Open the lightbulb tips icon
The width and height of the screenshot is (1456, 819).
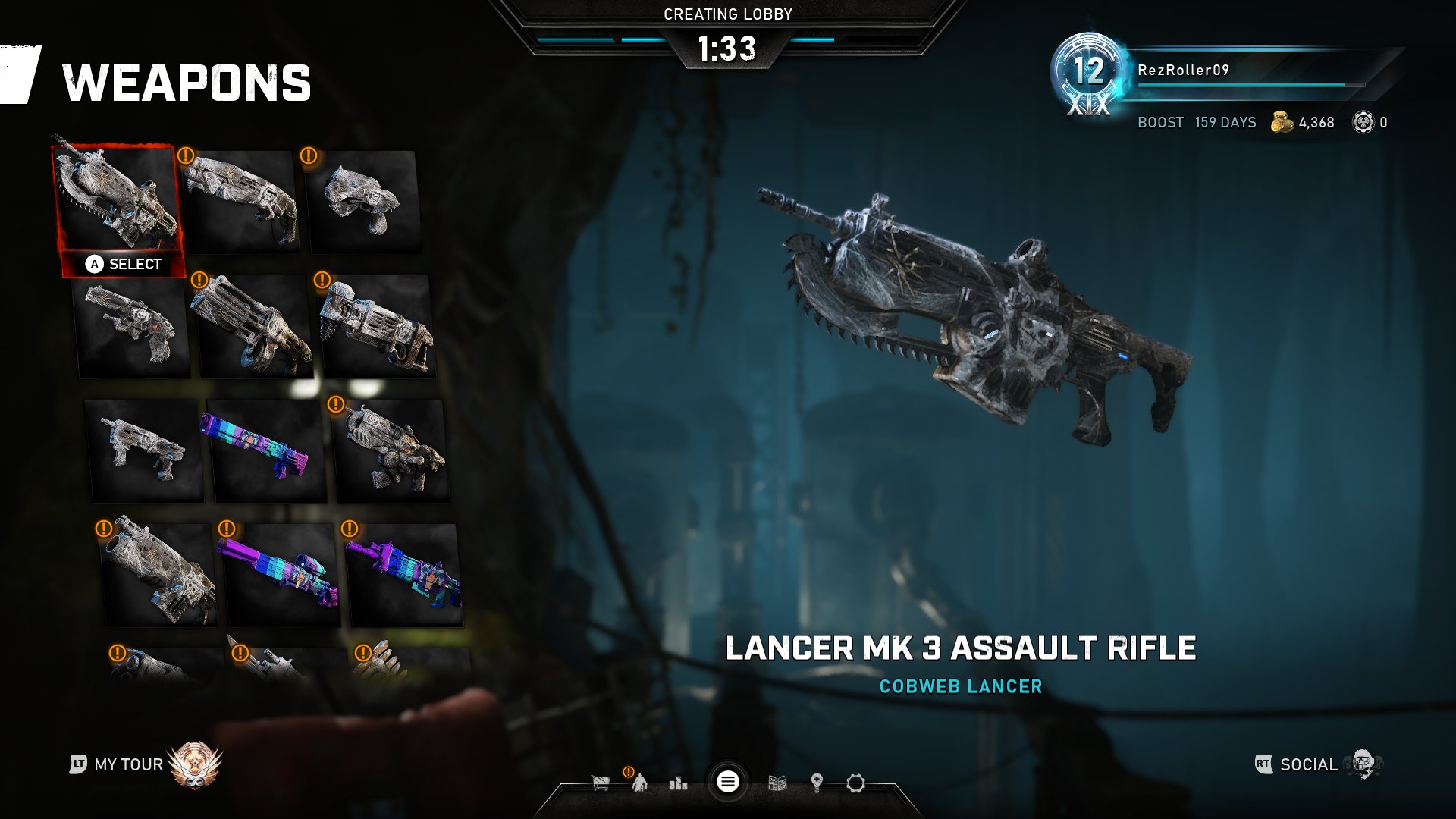point(817,783)
